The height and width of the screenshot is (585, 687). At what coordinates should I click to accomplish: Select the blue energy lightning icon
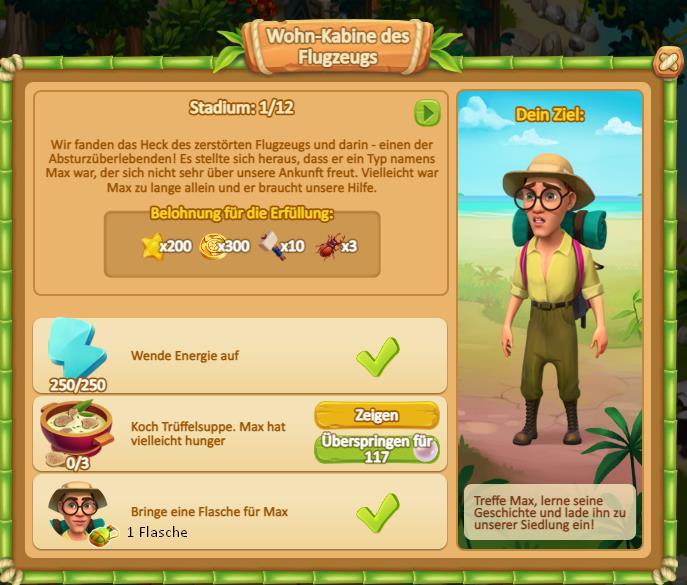[76, 349]
